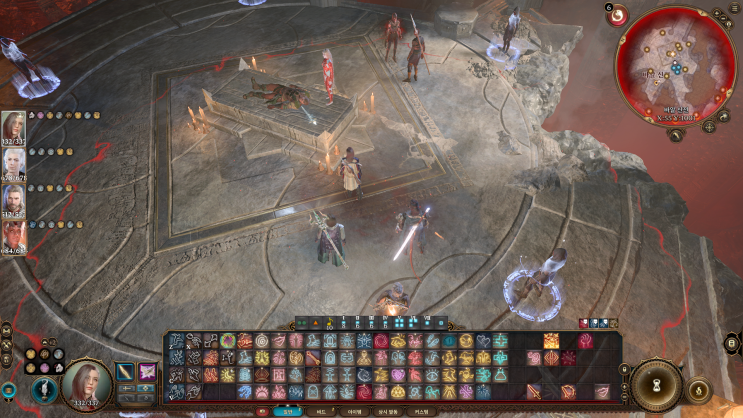
Task: Select the 일반 hotbar tab
Action: point(288,411)
